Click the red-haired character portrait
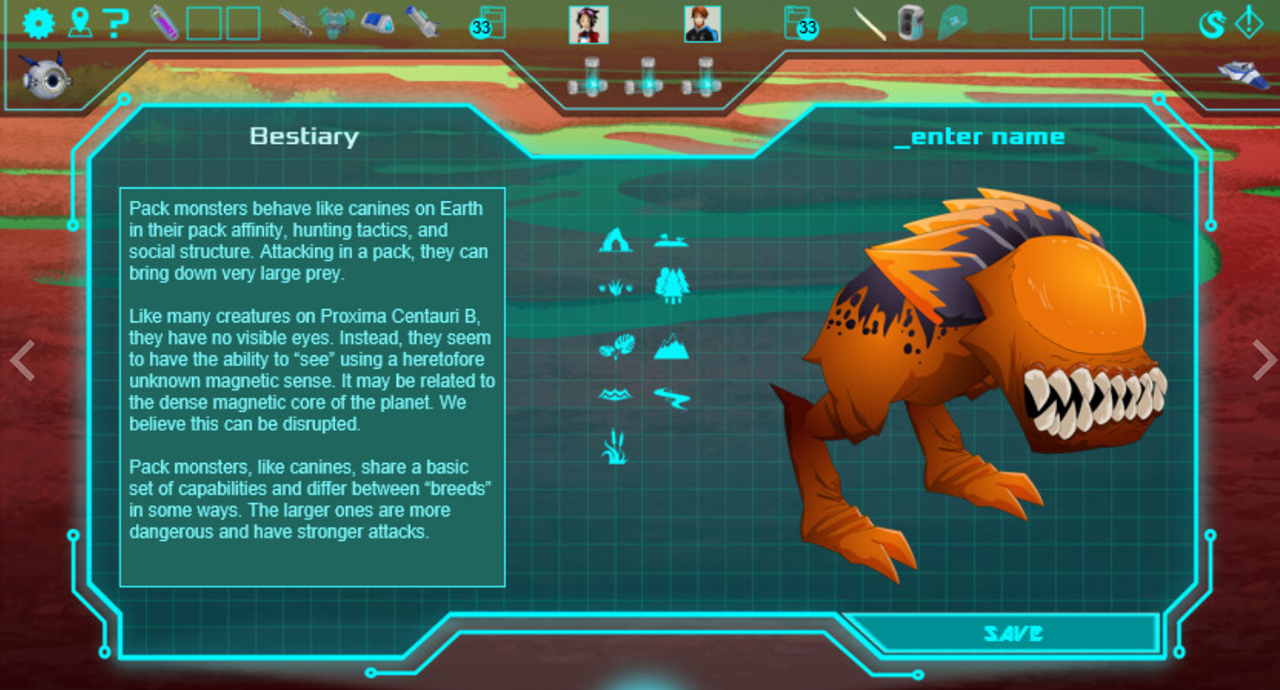1280x690 pixels. [588, 24]
